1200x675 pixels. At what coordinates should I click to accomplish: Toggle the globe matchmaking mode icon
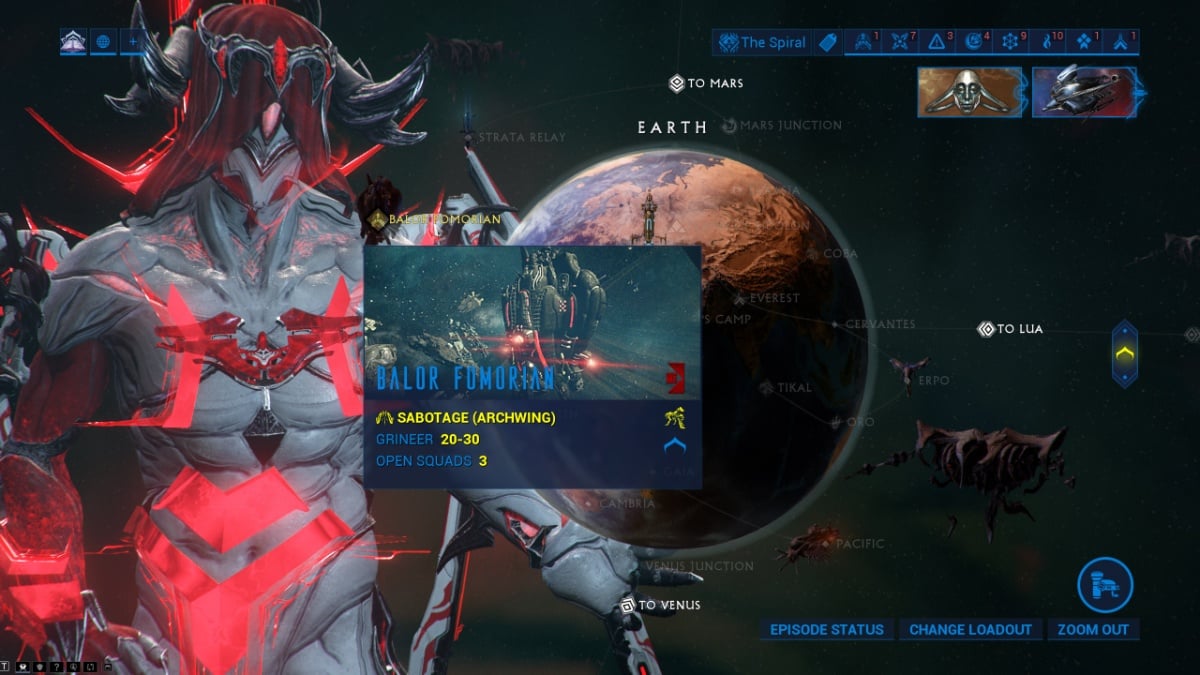click(x=103, y=42)
